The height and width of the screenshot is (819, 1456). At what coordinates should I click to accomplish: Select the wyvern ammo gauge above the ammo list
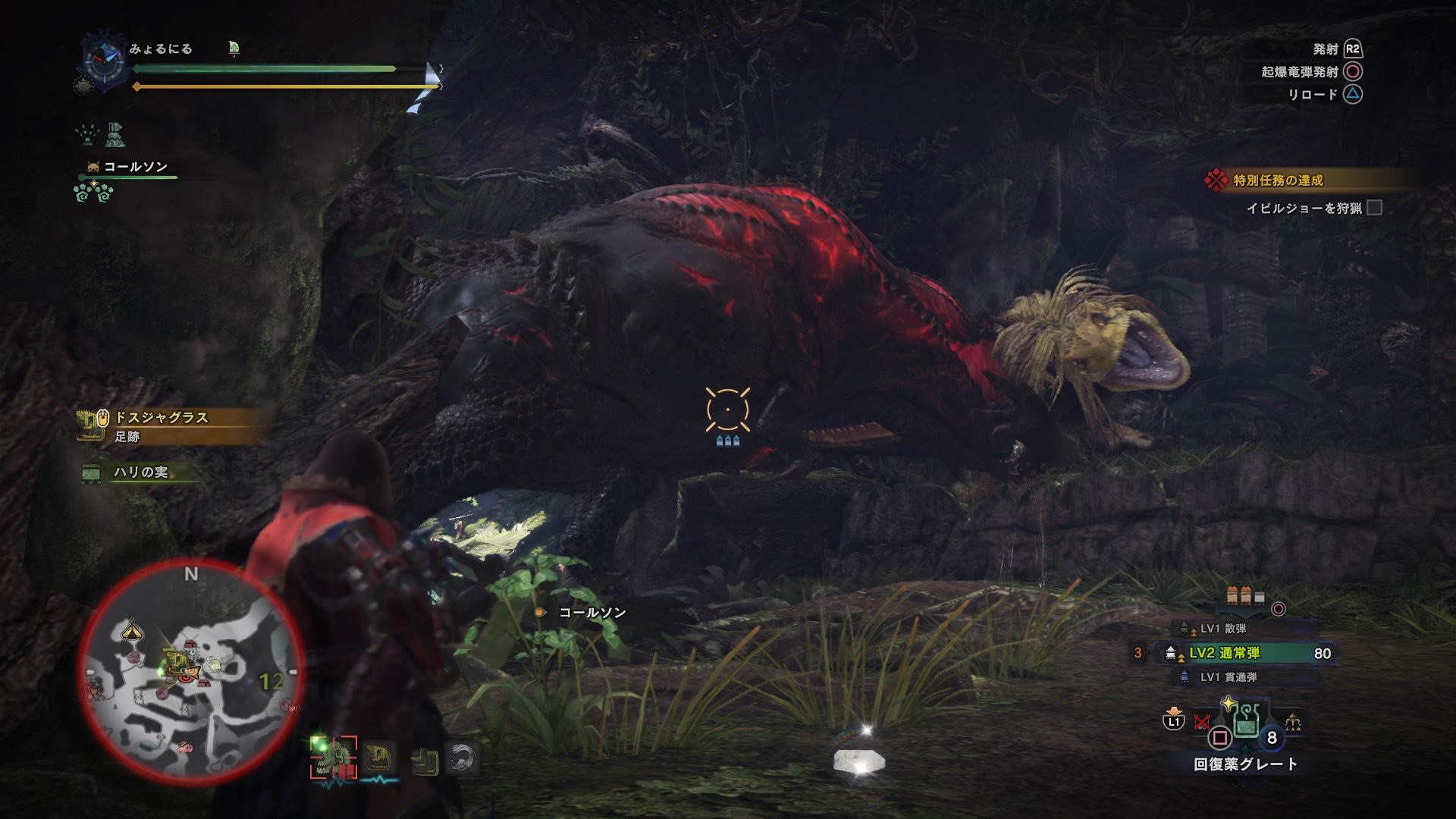click(1245, 598)
